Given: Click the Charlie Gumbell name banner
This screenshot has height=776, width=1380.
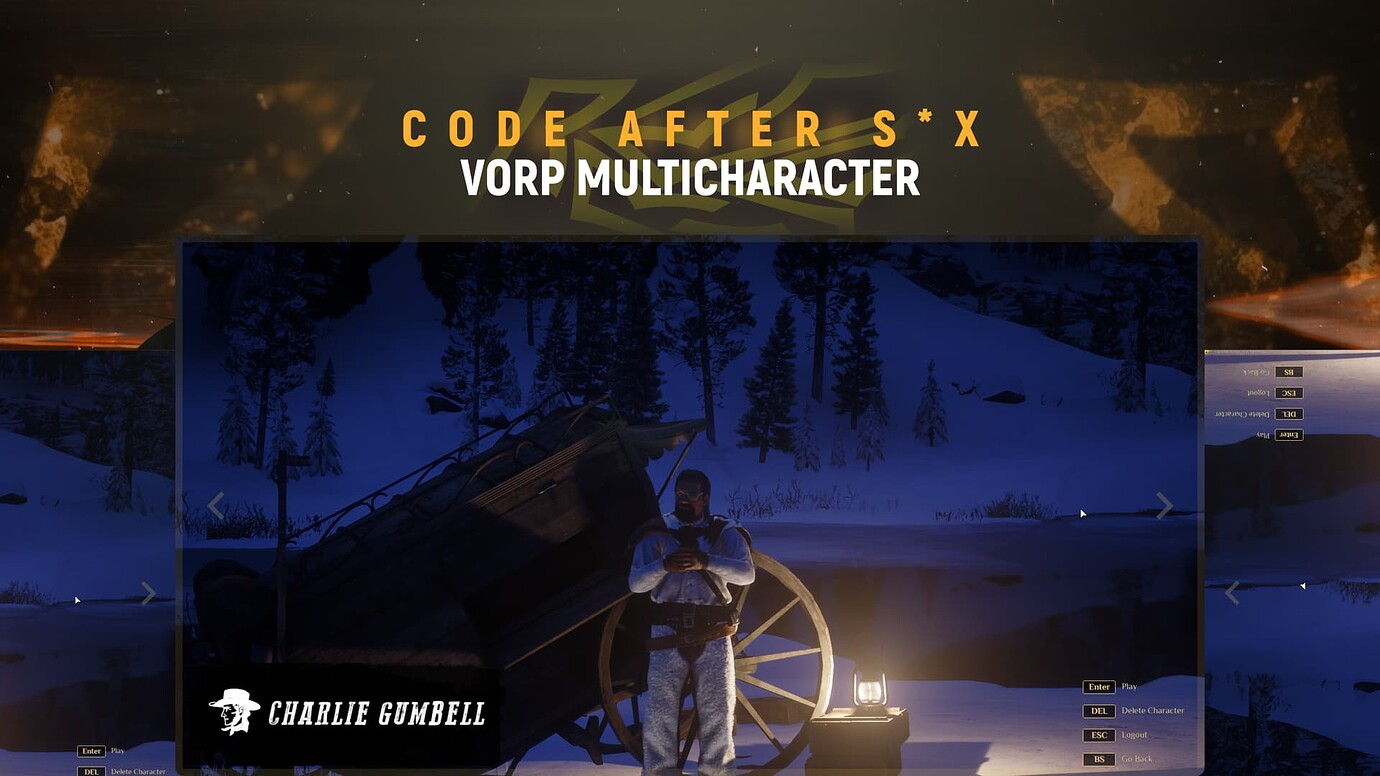Looking at the screenshot, I should click(345, 712).
